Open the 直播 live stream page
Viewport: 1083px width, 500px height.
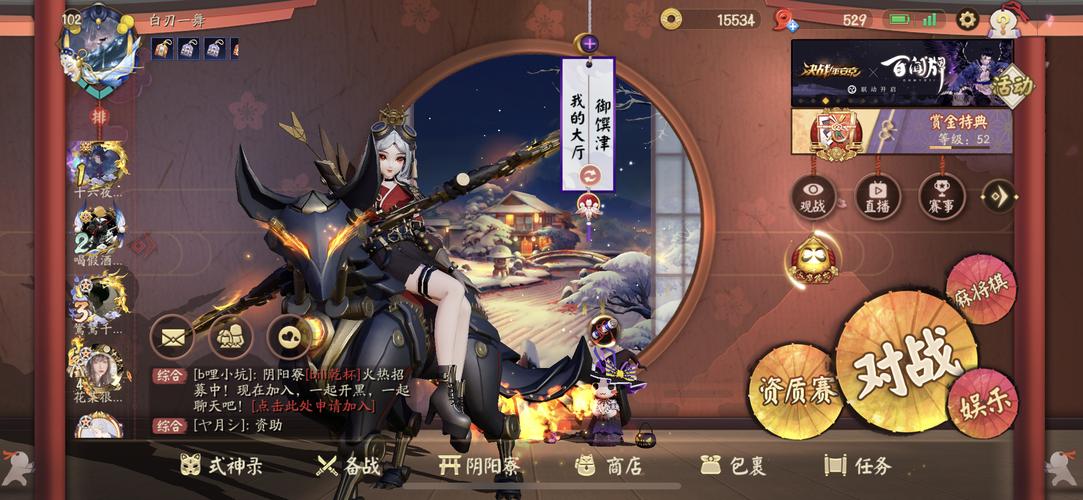pyautogui.click(x=877, y=195)
